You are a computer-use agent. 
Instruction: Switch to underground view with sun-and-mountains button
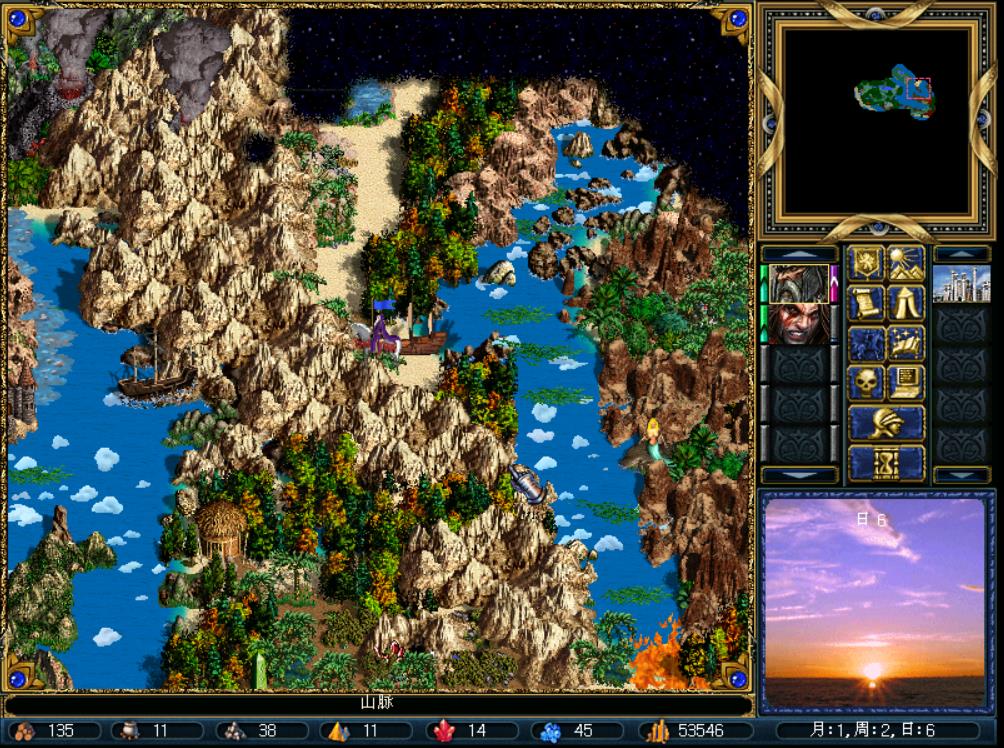[906, 263]
